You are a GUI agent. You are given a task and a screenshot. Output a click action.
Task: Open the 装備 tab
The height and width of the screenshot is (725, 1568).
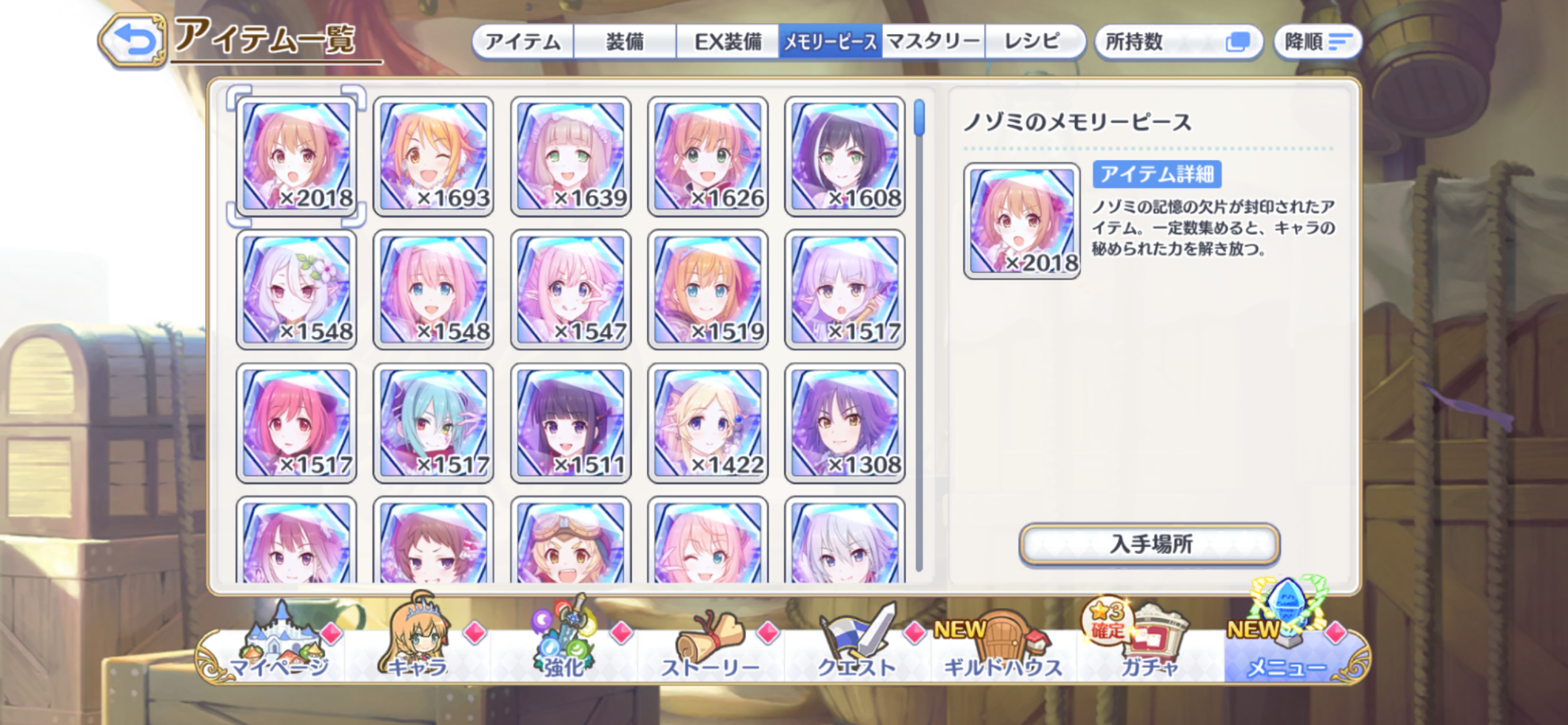[x=625, y=41]
